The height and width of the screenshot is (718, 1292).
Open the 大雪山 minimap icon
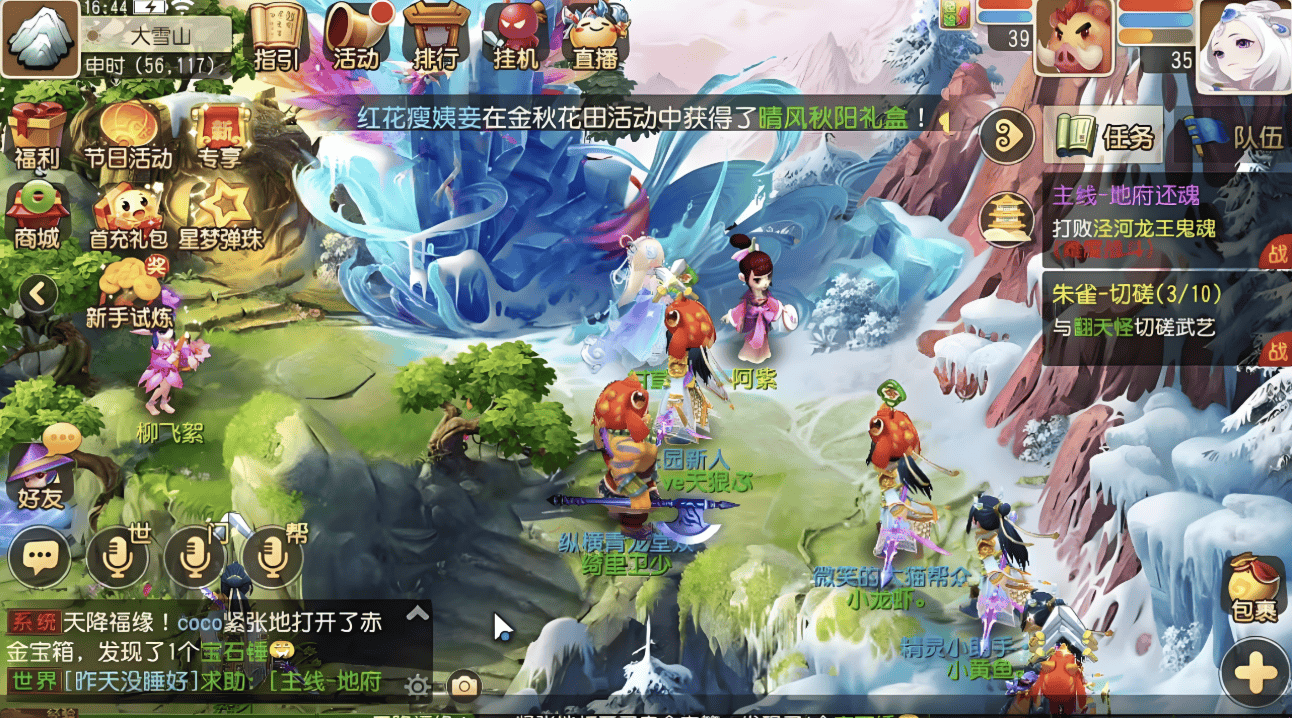40,38
